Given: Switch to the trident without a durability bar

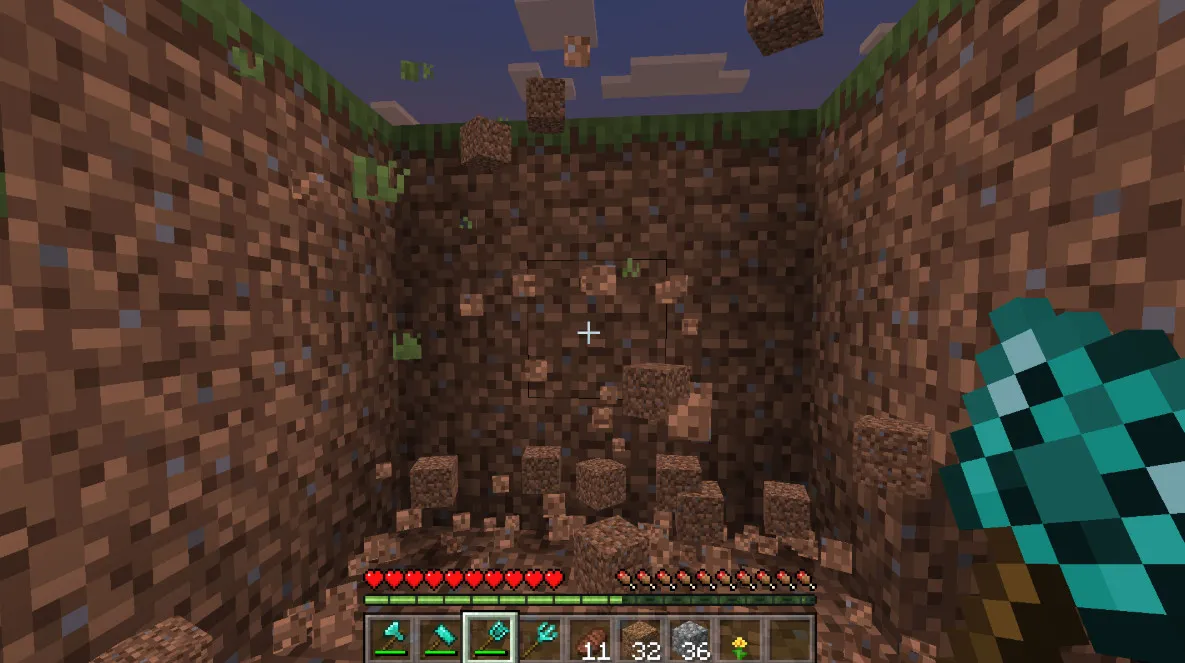Looking at the screenshot, I should [x=541, y=637].
